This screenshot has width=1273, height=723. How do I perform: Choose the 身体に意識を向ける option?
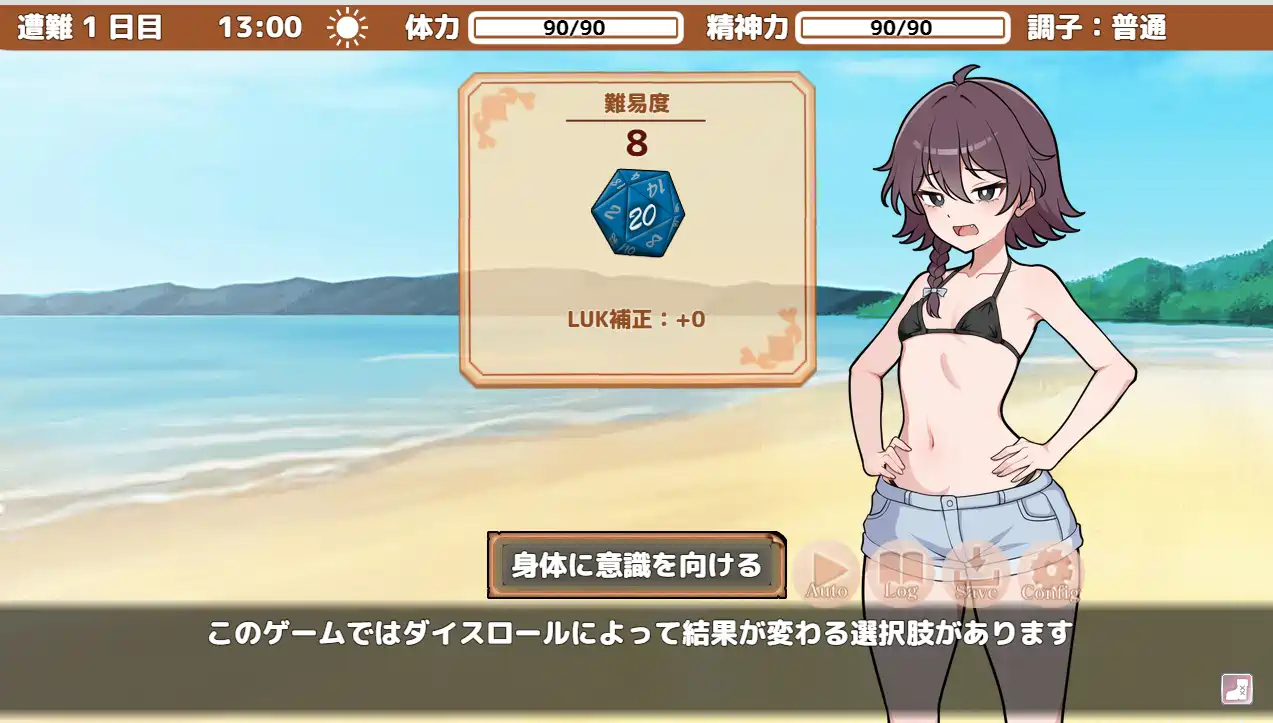pos(636,565)
